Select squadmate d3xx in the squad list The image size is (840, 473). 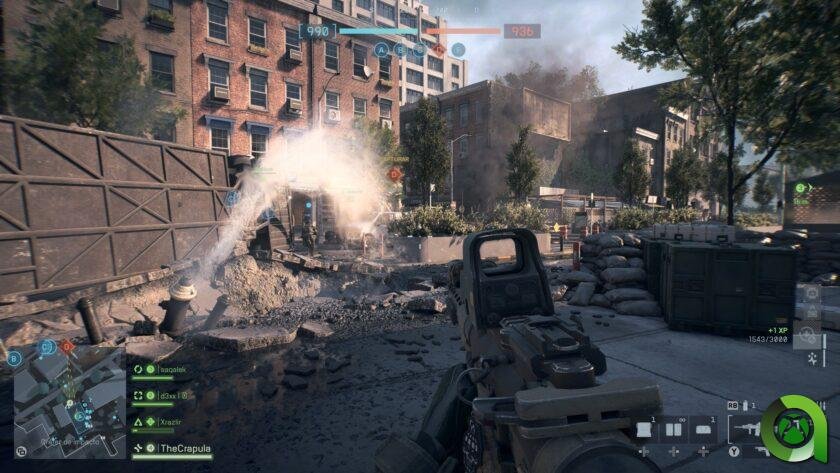click(x=166, y=395)
